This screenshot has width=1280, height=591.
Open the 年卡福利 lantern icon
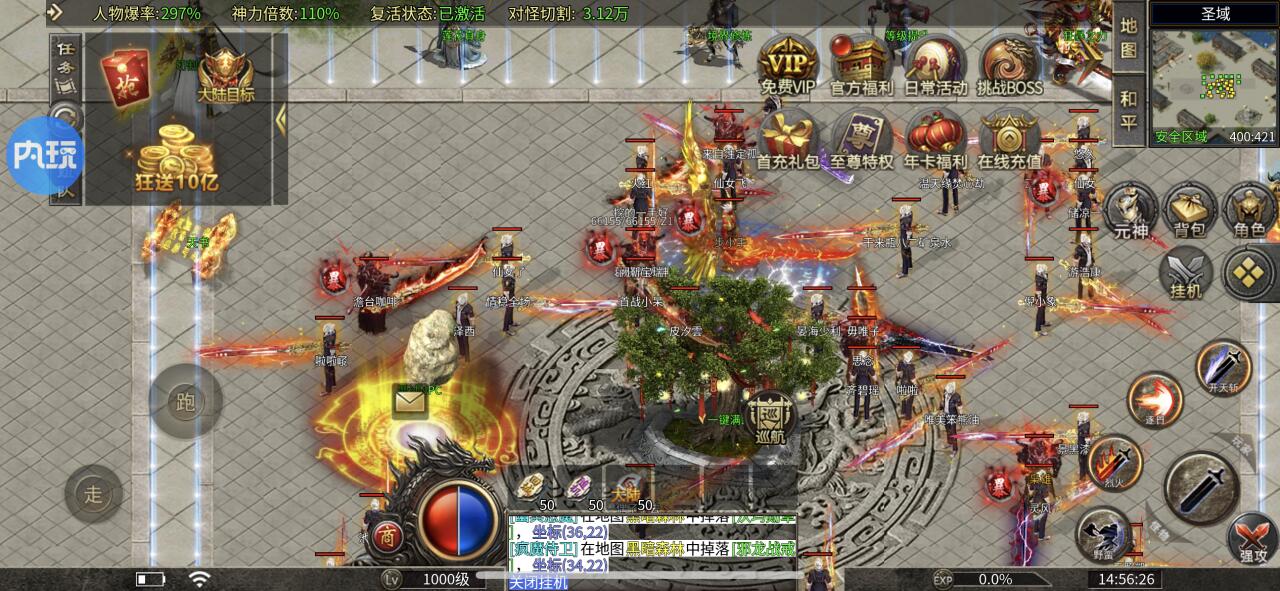(x=936, y=138)
